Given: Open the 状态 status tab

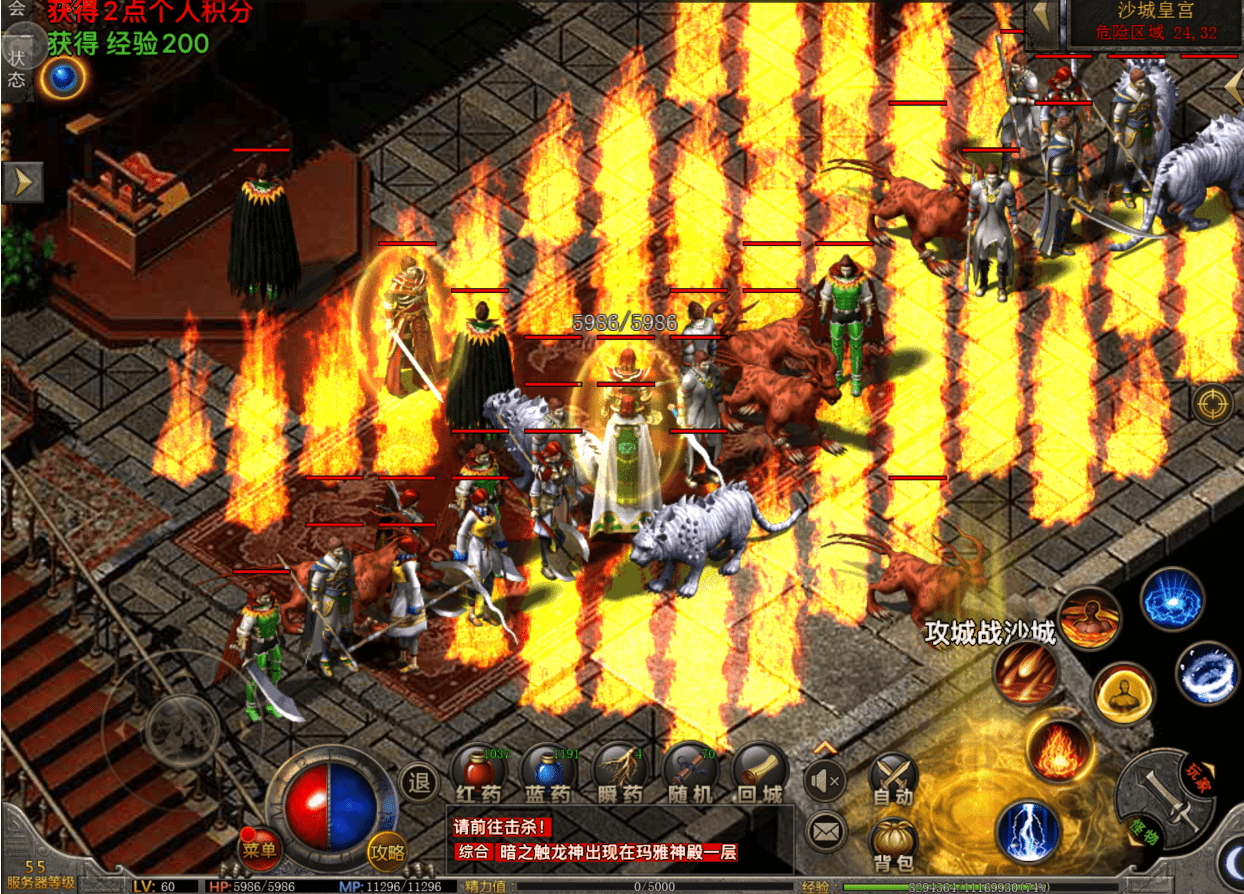Looking at the screenshot, I should coord(16,70).
